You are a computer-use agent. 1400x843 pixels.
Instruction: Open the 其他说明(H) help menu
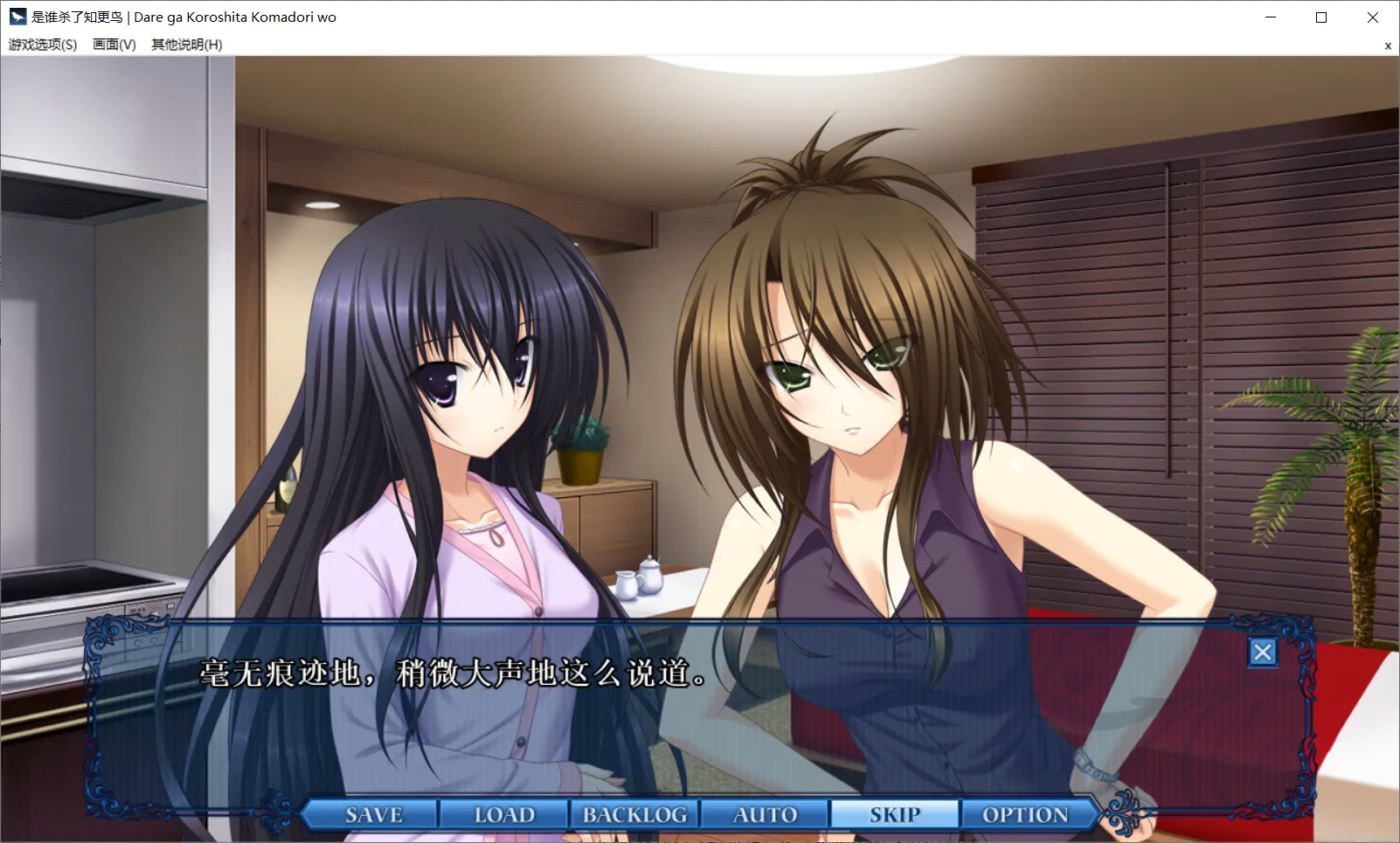point(186,45)
